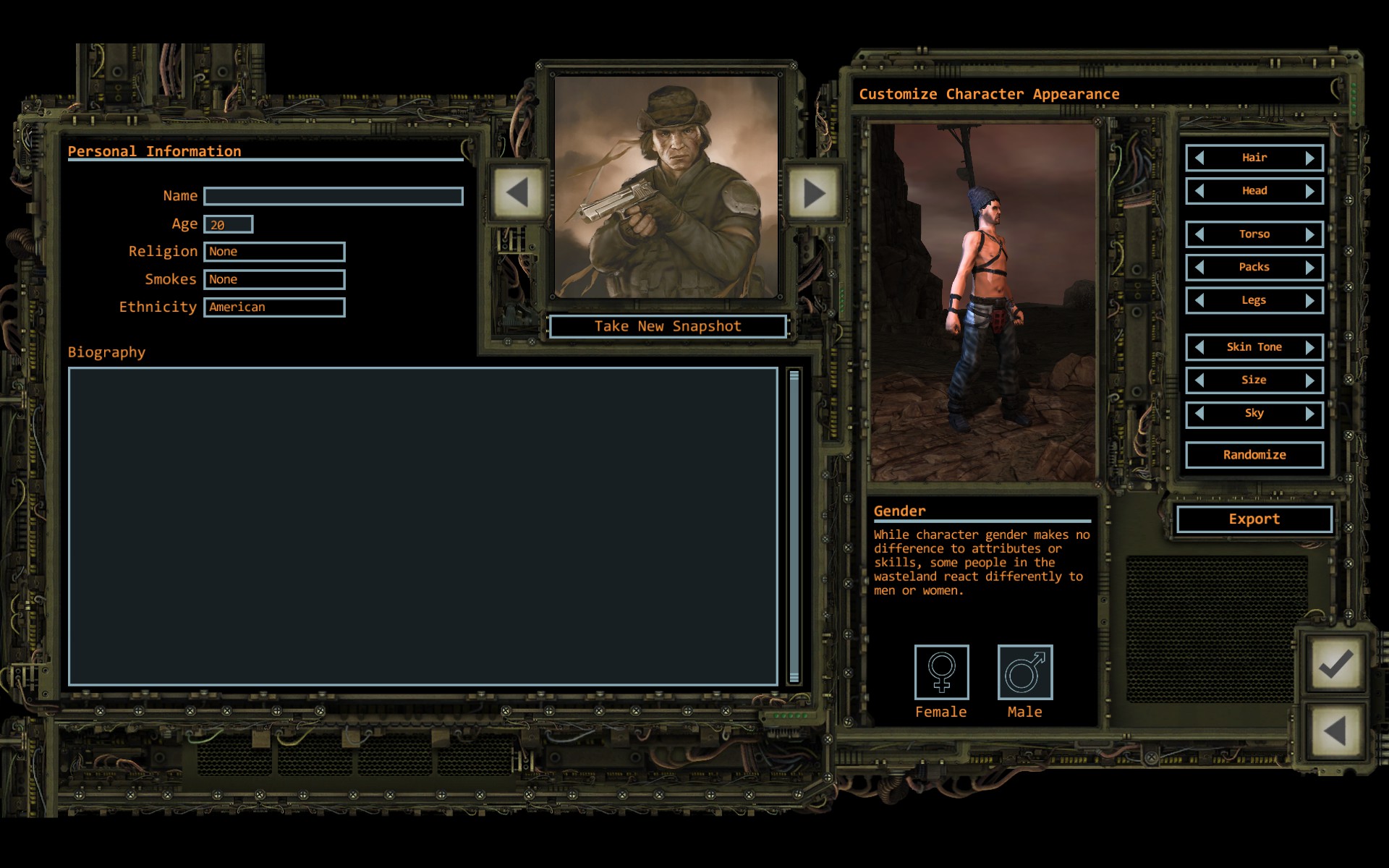
Task: Open the Smokes dropdown
Action: click(274, 279)
